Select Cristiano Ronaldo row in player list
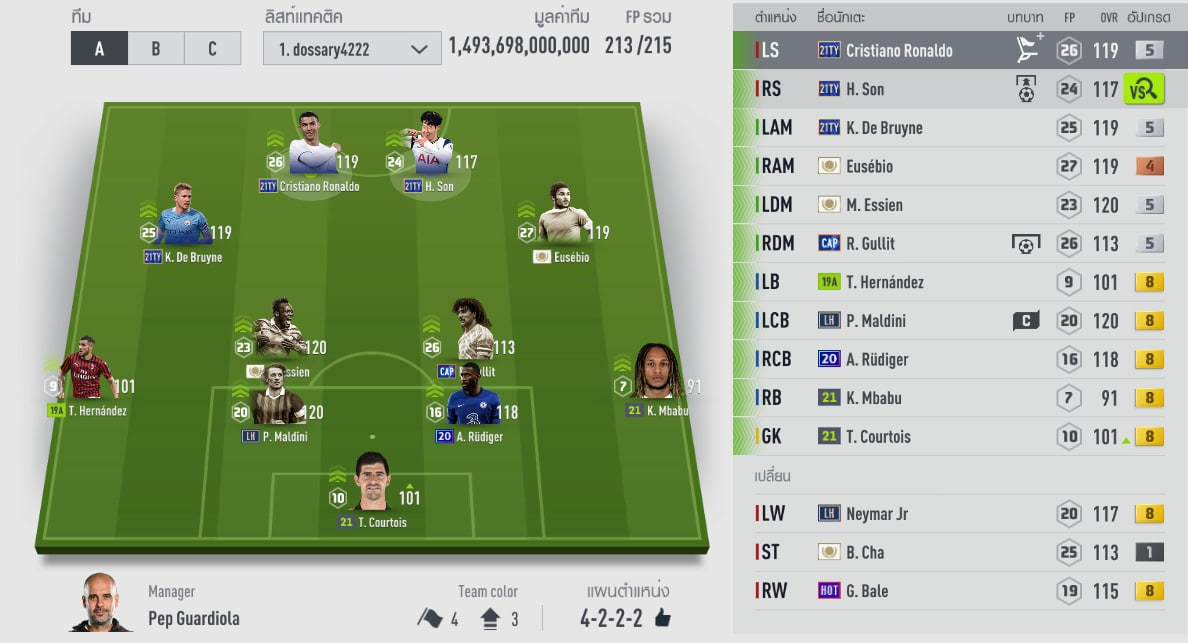This screenshot has width=1188, height=643. point(898,50)
